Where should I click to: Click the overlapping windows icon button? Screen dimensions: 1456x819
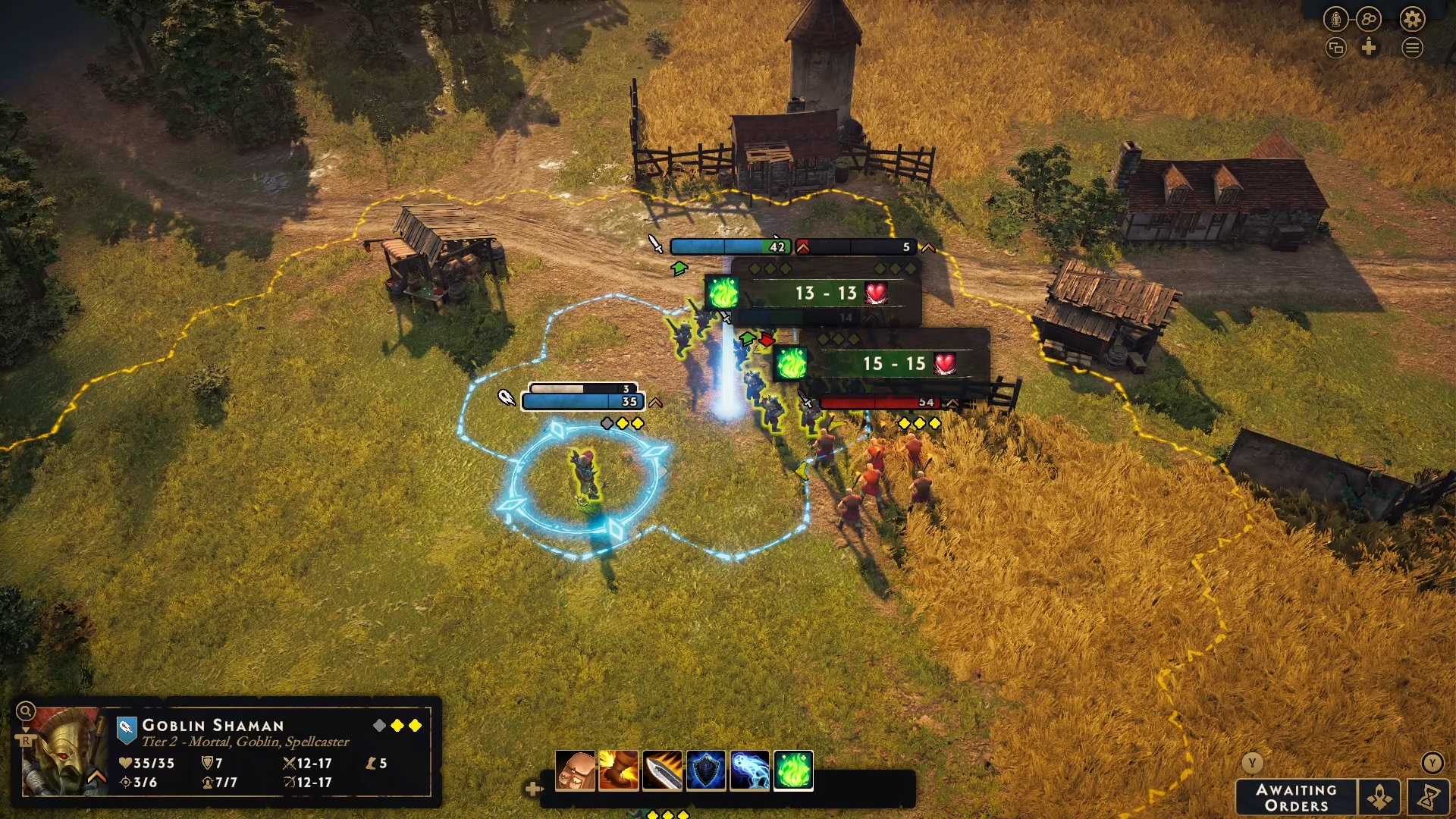click(1335, 49)
